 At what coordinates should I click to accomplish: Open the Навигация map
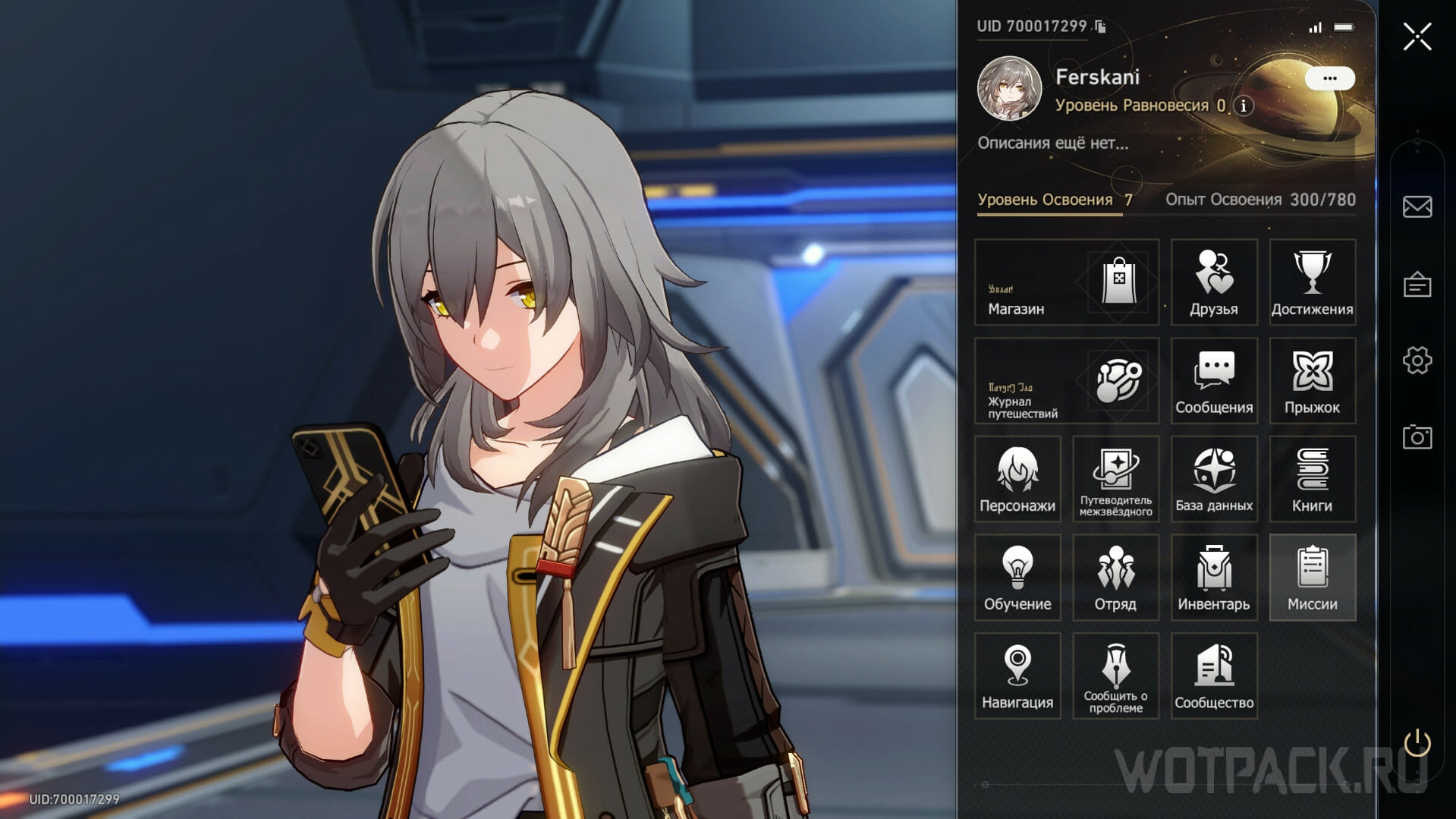click(1017, 676)
